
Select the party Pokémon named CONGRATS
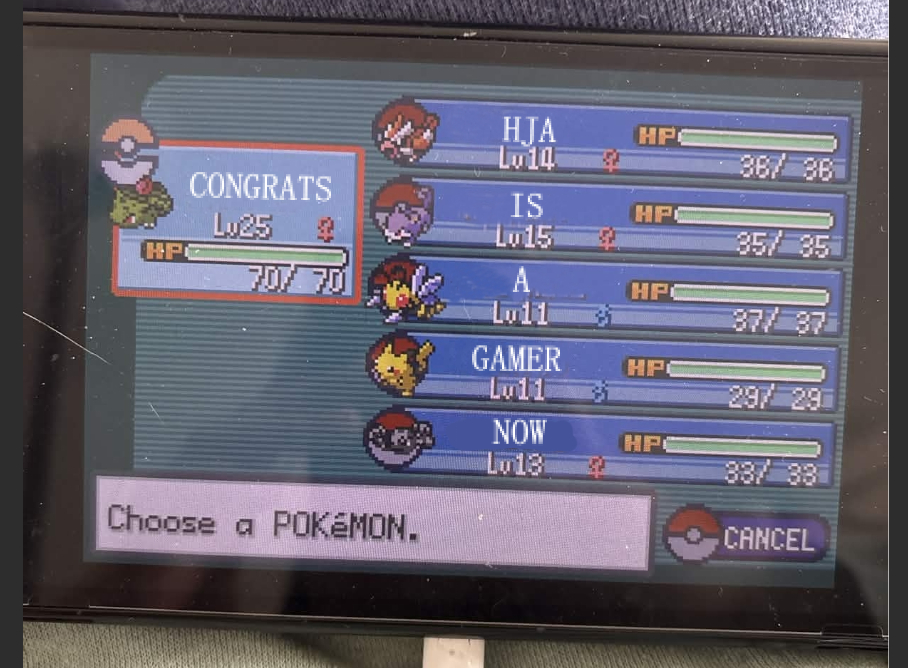[x=238, y=220]
